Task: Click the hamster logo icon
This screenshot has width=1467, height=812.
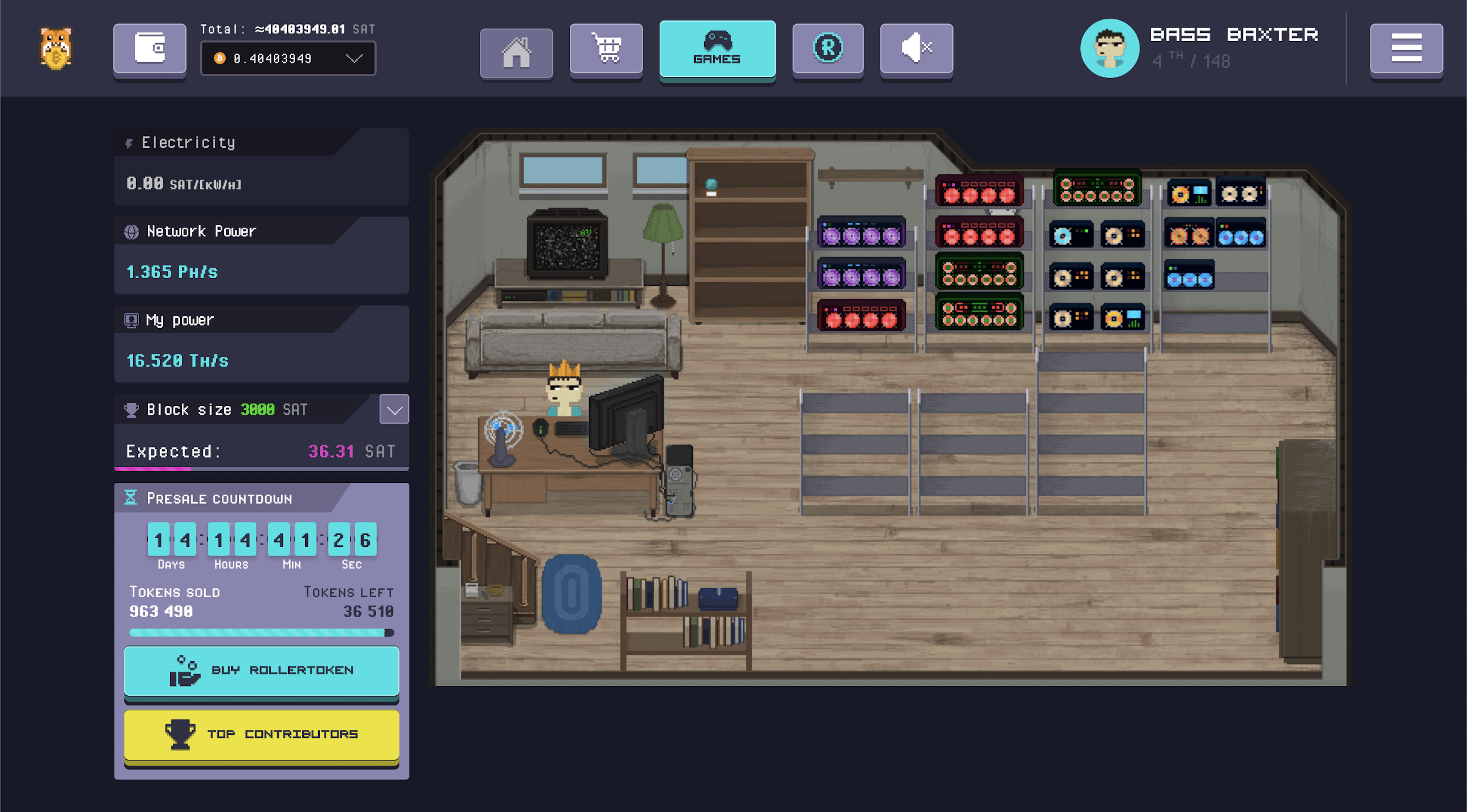Action: (56, 49)
